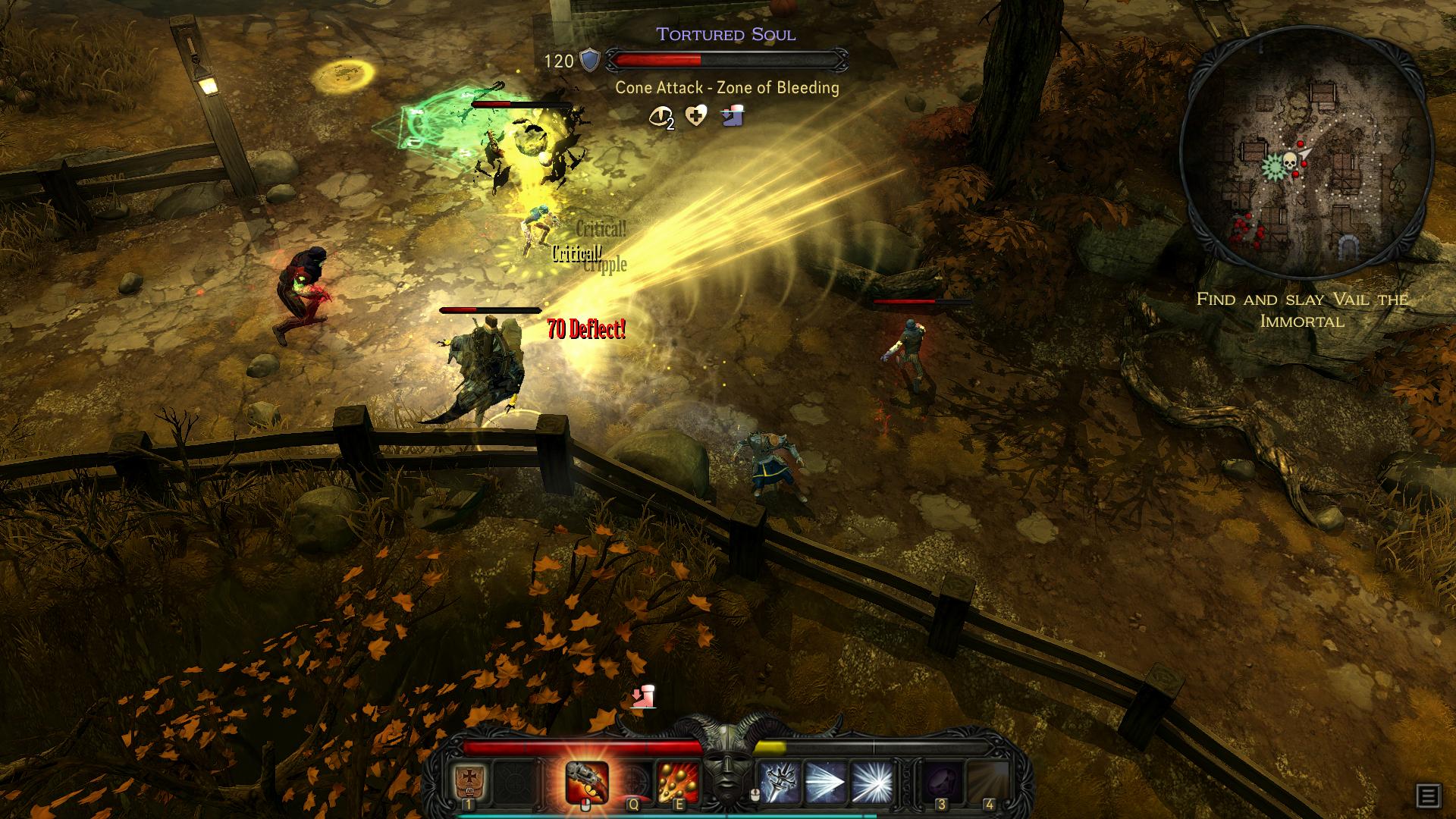This screenshot has width=1456, height=819.
Task: Click the Vail the Immortal quest objective
Action: 1301,309
